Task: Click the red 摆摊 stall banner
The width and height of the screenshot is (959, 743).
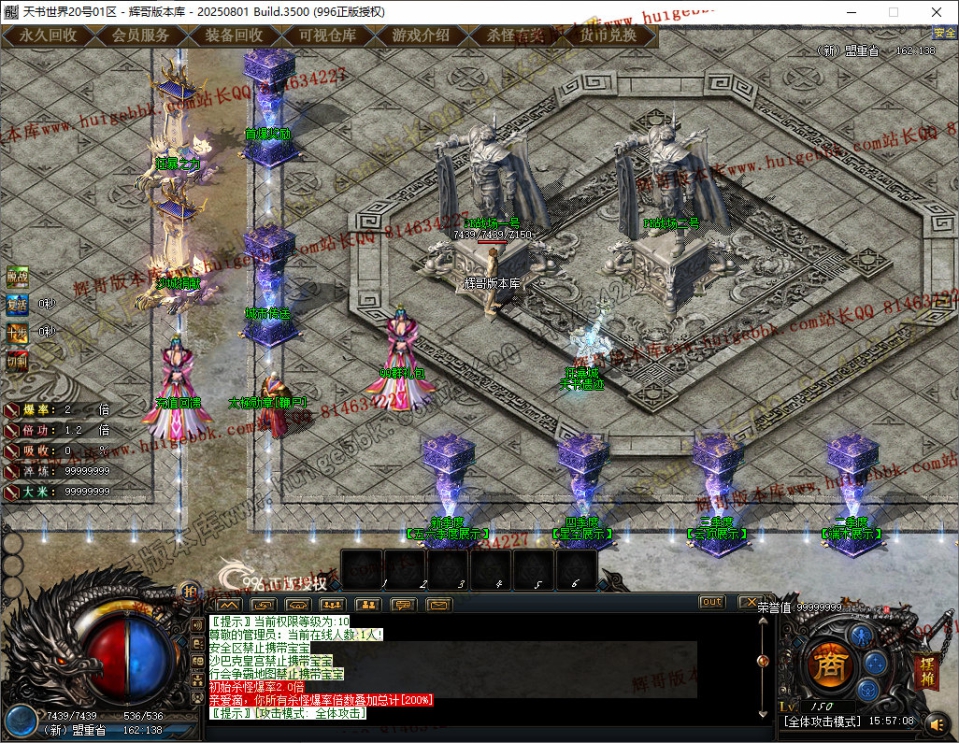Action: coord(926,670)
